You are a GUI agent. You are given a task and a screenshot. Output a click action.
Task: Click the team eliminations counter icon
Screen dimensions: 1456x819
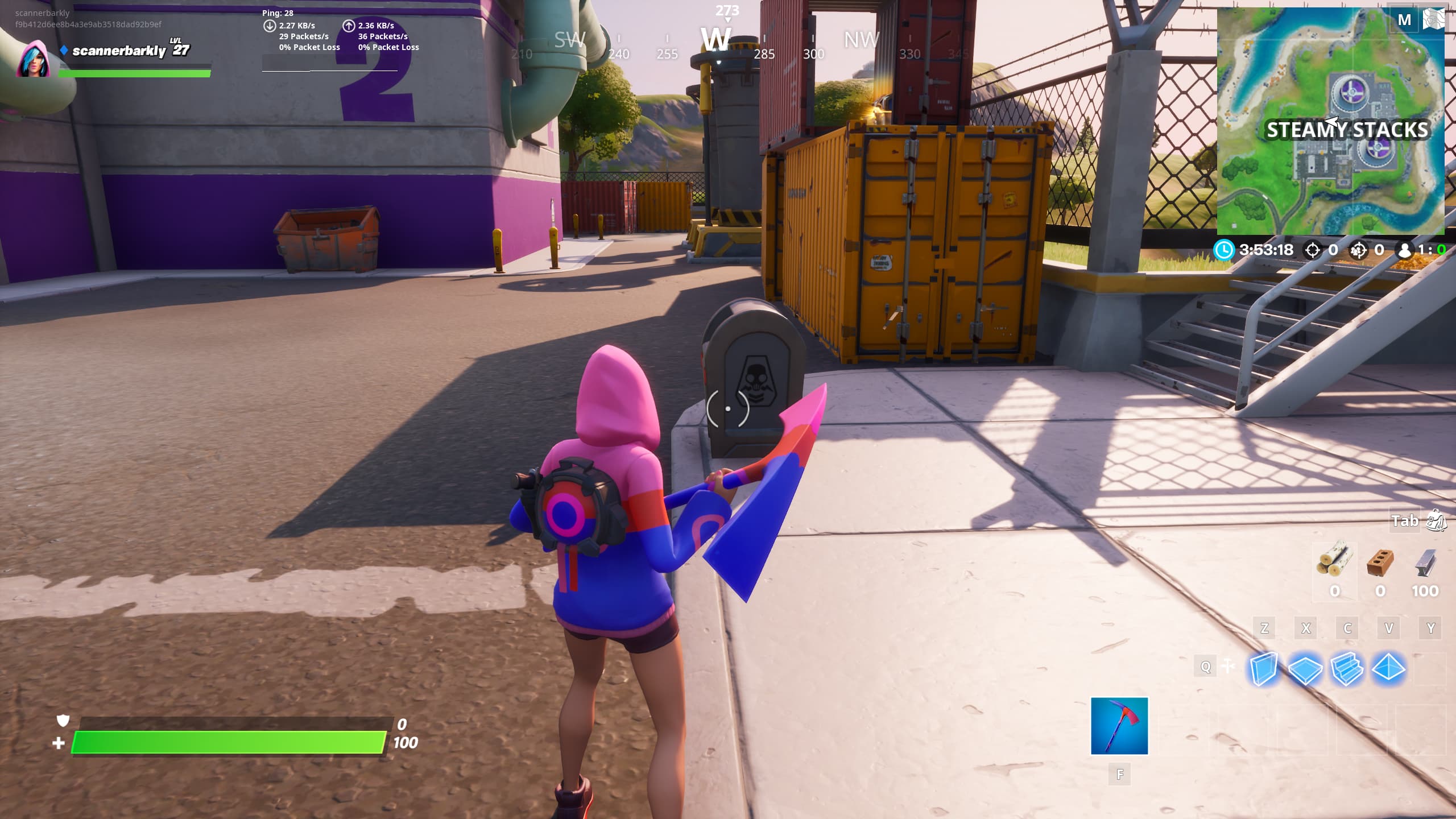[x=1359, y=250]
